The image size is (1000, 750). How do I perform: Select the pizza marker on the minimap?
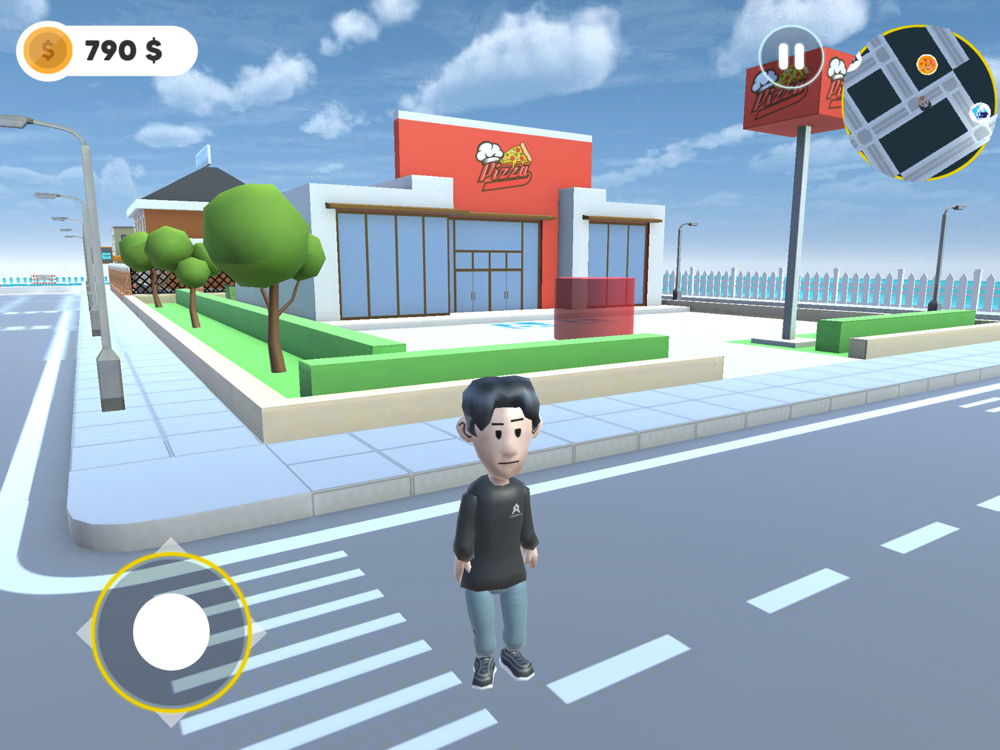(x=927, y=65)
